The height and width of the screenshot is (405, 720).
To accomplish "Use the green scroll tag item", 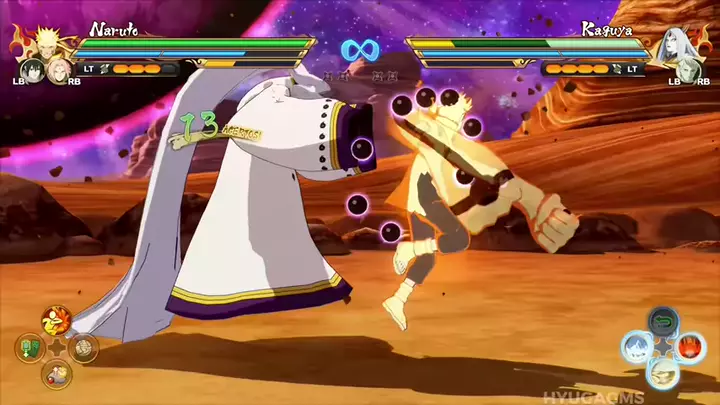I will (x=29, y=349).
